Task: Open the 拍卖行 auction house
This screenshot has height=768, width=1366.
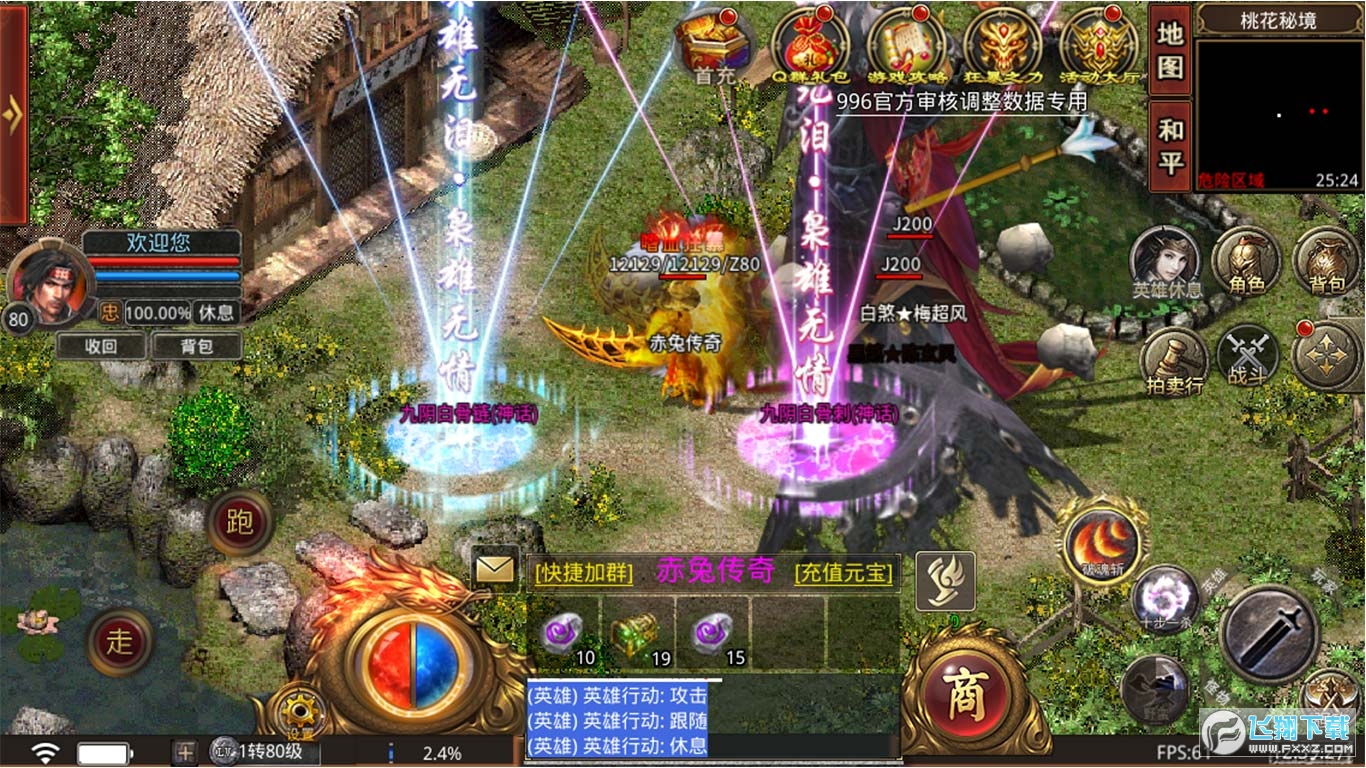Action: (1173, 359)
